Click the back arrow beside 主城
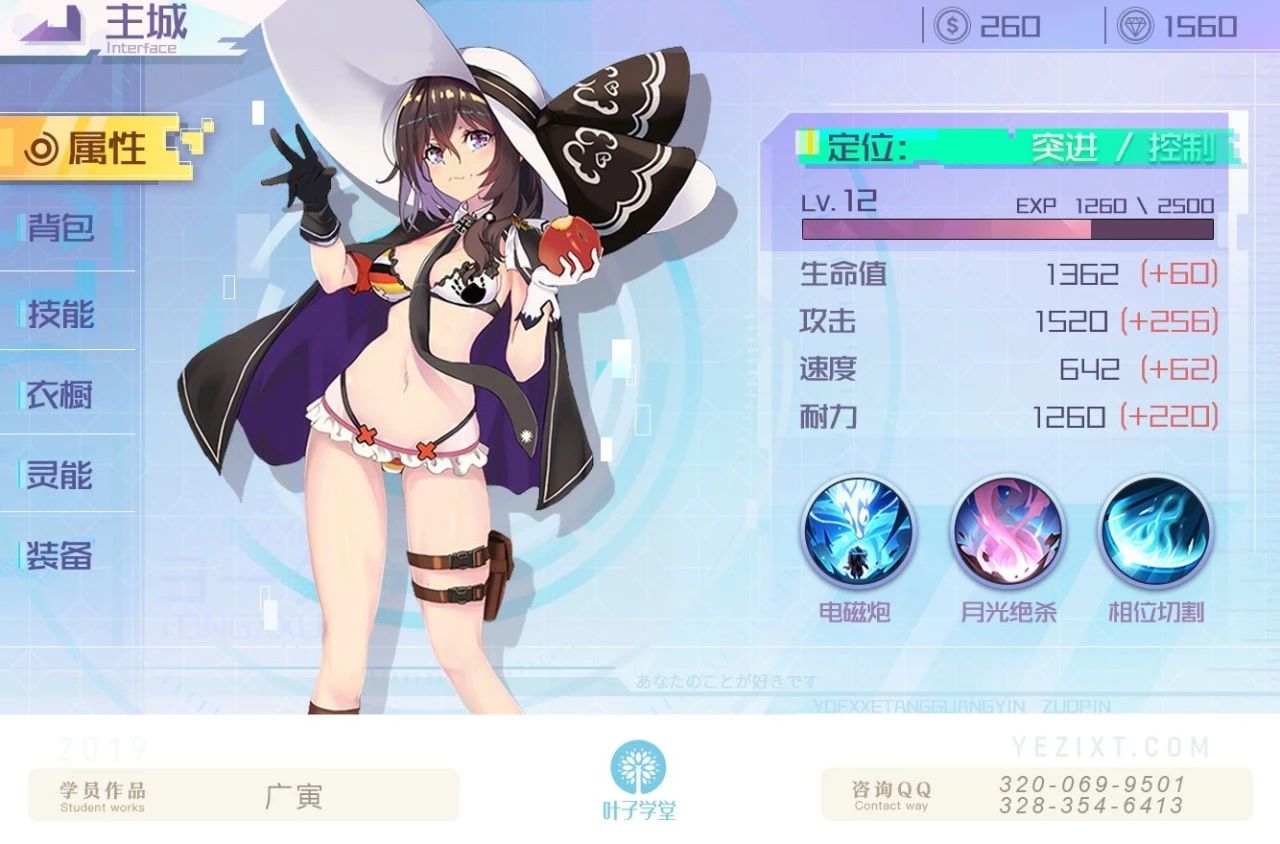Viewport: 1280px width, 844px height. click(52, 25)
